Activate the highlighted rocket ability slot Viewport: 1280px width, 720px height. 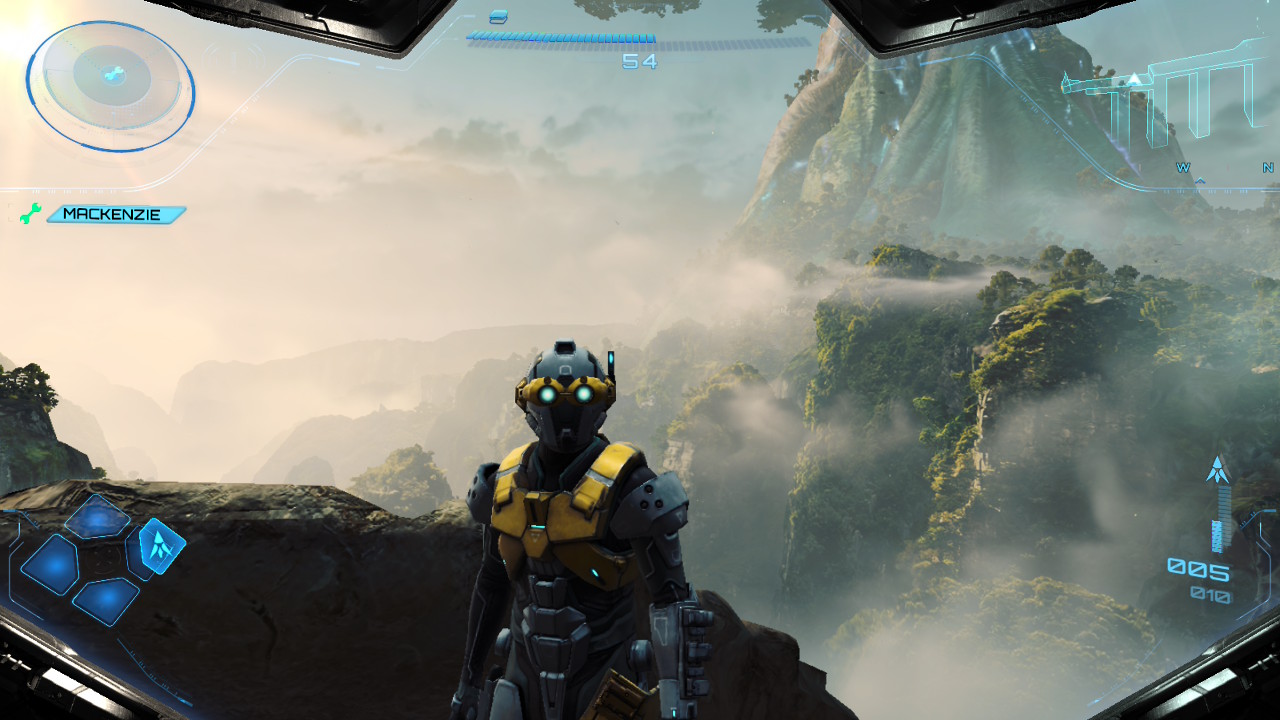pos(160,545)
